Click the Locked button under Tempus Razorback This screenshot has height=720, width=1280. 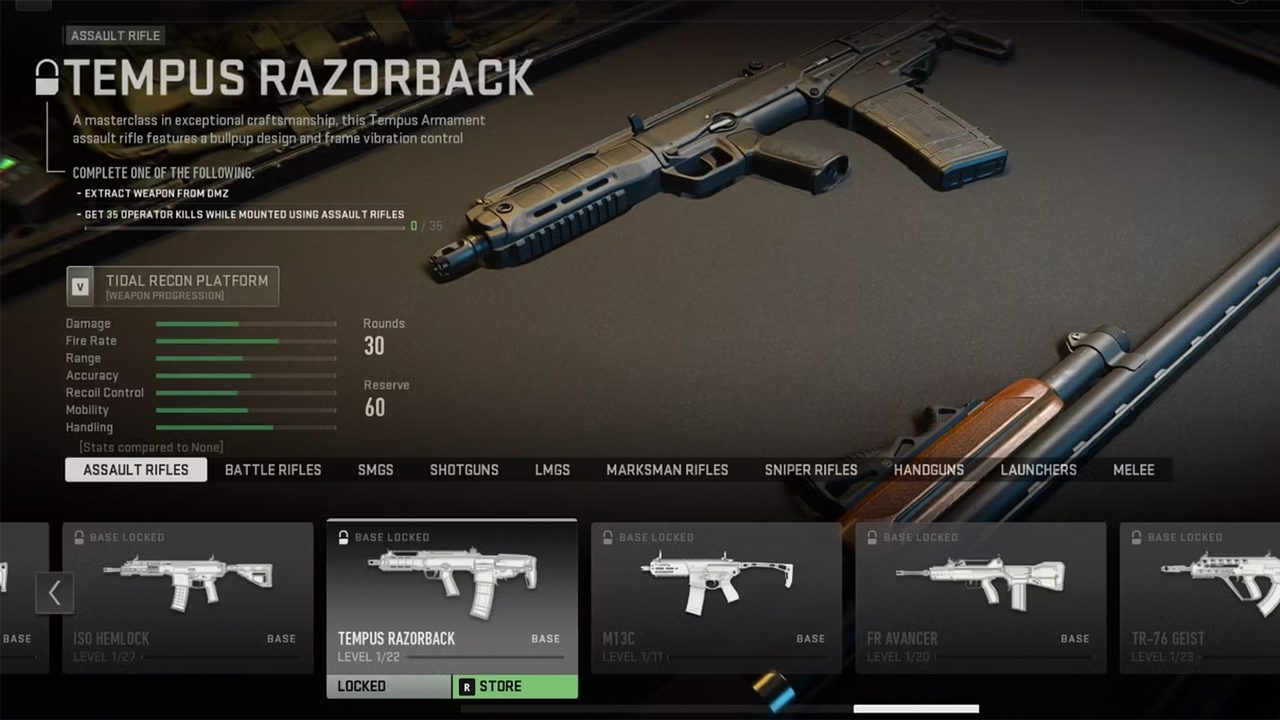coord(388,687)
